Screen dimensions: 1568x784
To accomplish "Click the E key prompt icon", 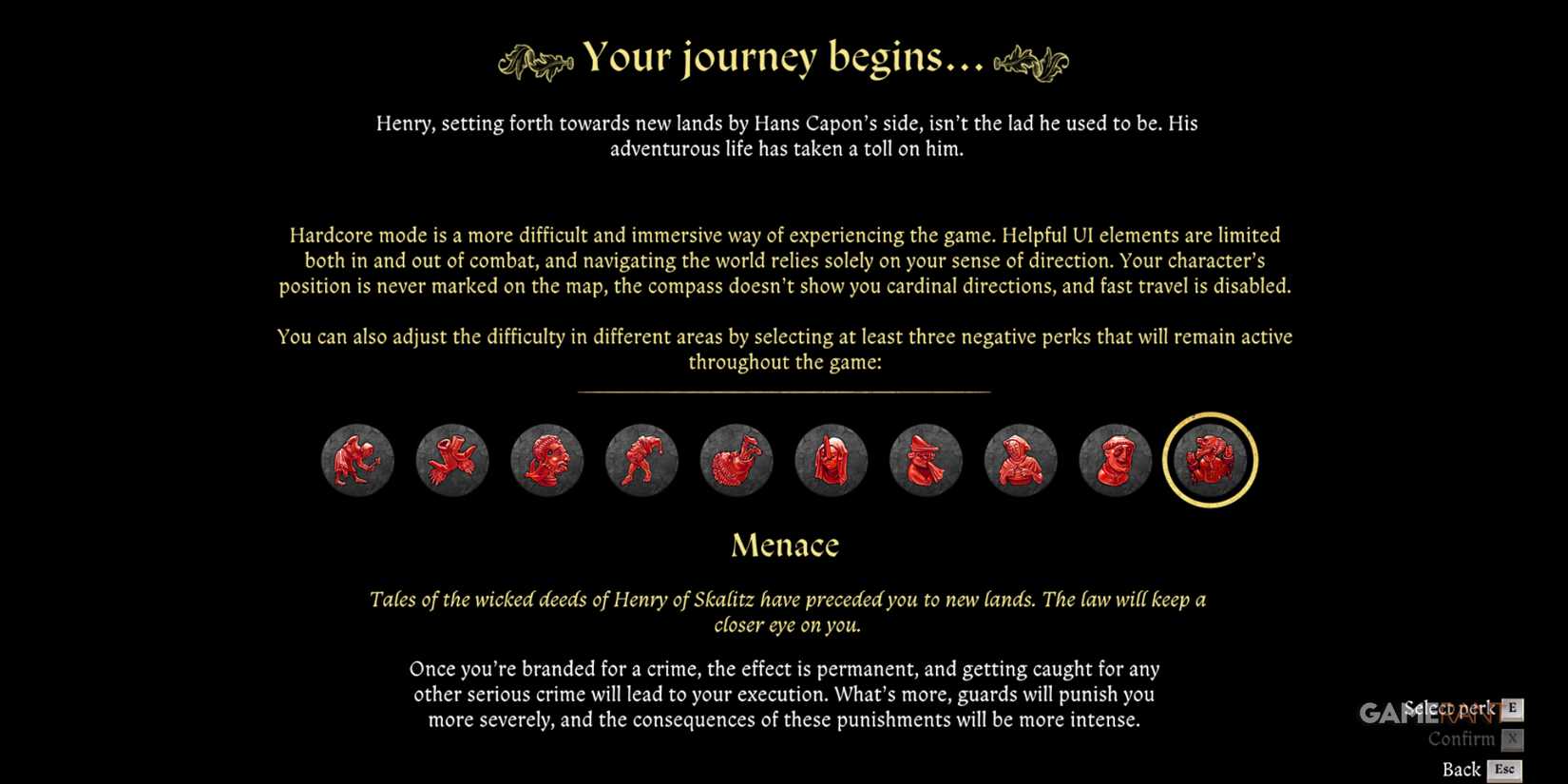I will [x=1511, y=708].
